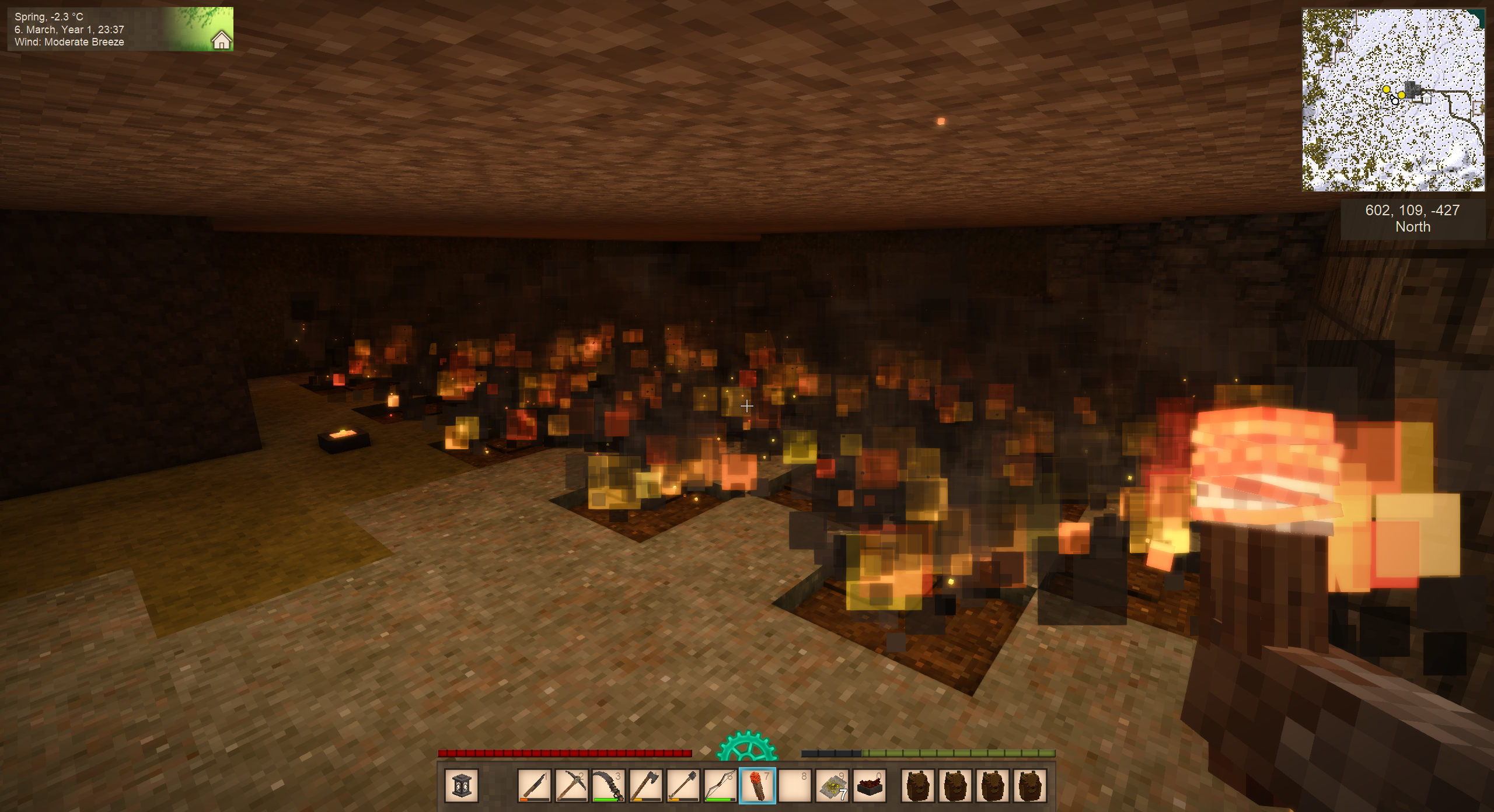Image resolution: width=1494 pixels, height=812 pixels.
Task: Click the highlighted torch slot
Action: click(x=757, y=786)
